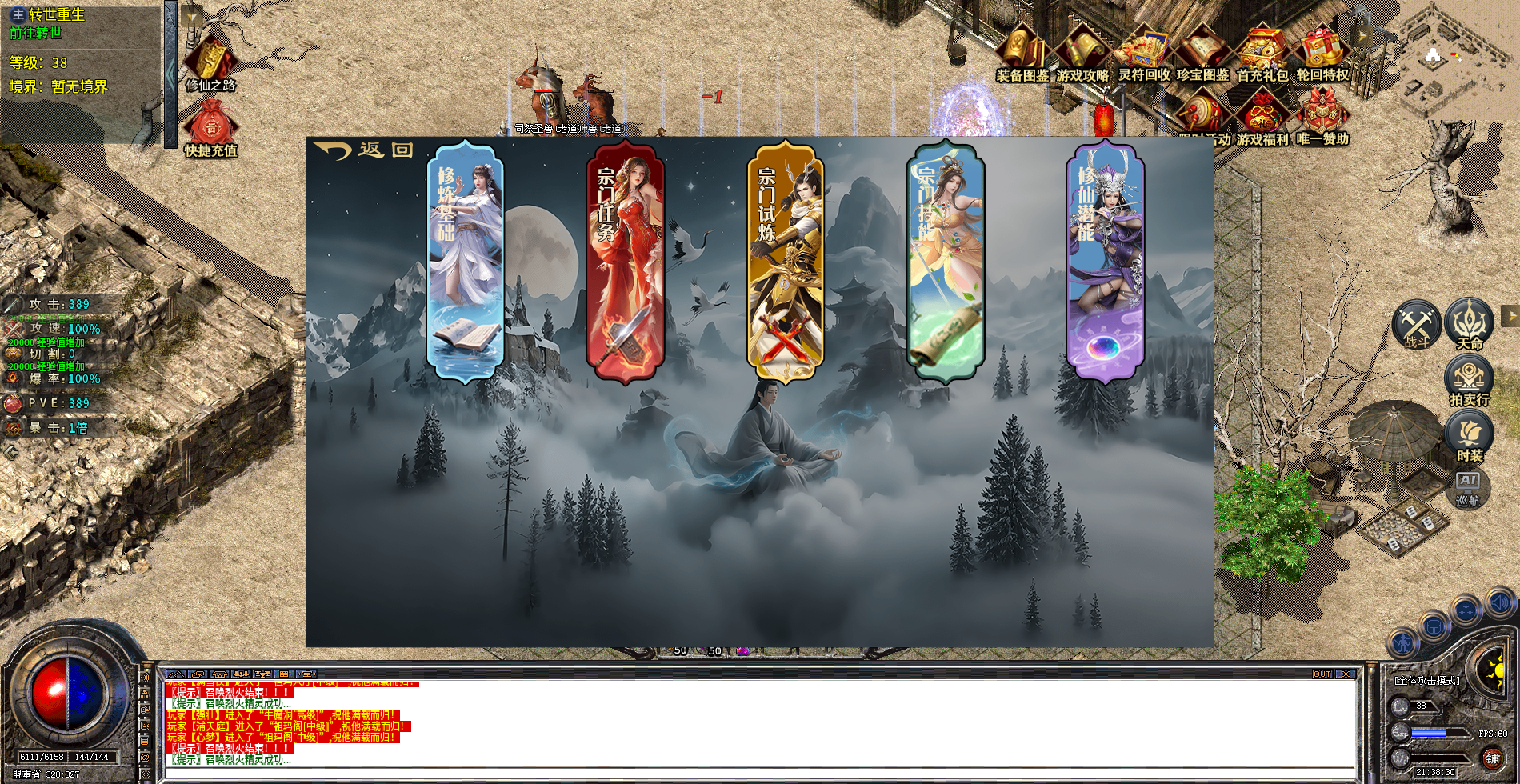Open the 修仙之路 icon
Viewport: 1520px width, 784px height.
tap(210, 62)
